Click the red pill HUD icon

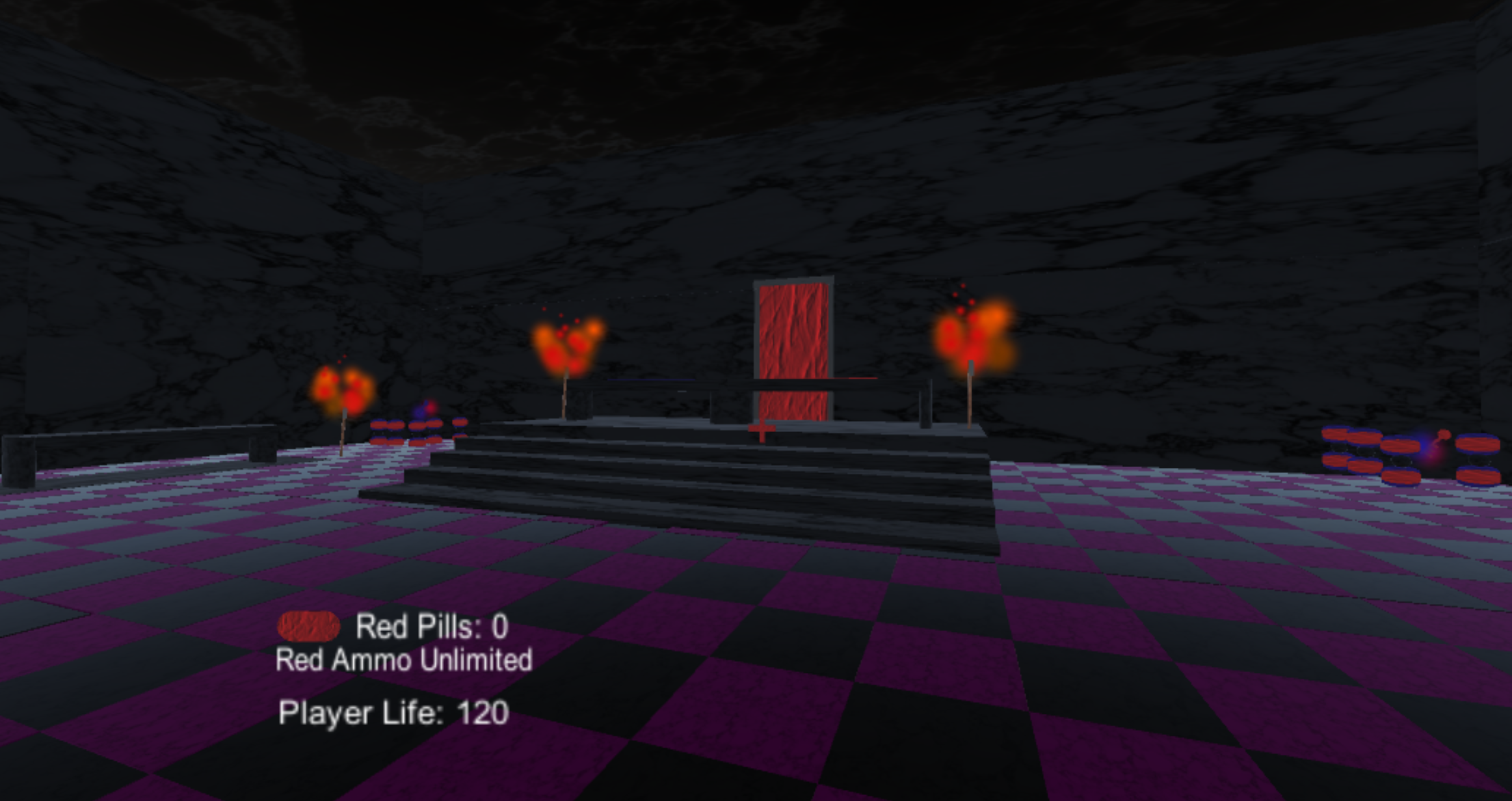(x=309, y=627)
